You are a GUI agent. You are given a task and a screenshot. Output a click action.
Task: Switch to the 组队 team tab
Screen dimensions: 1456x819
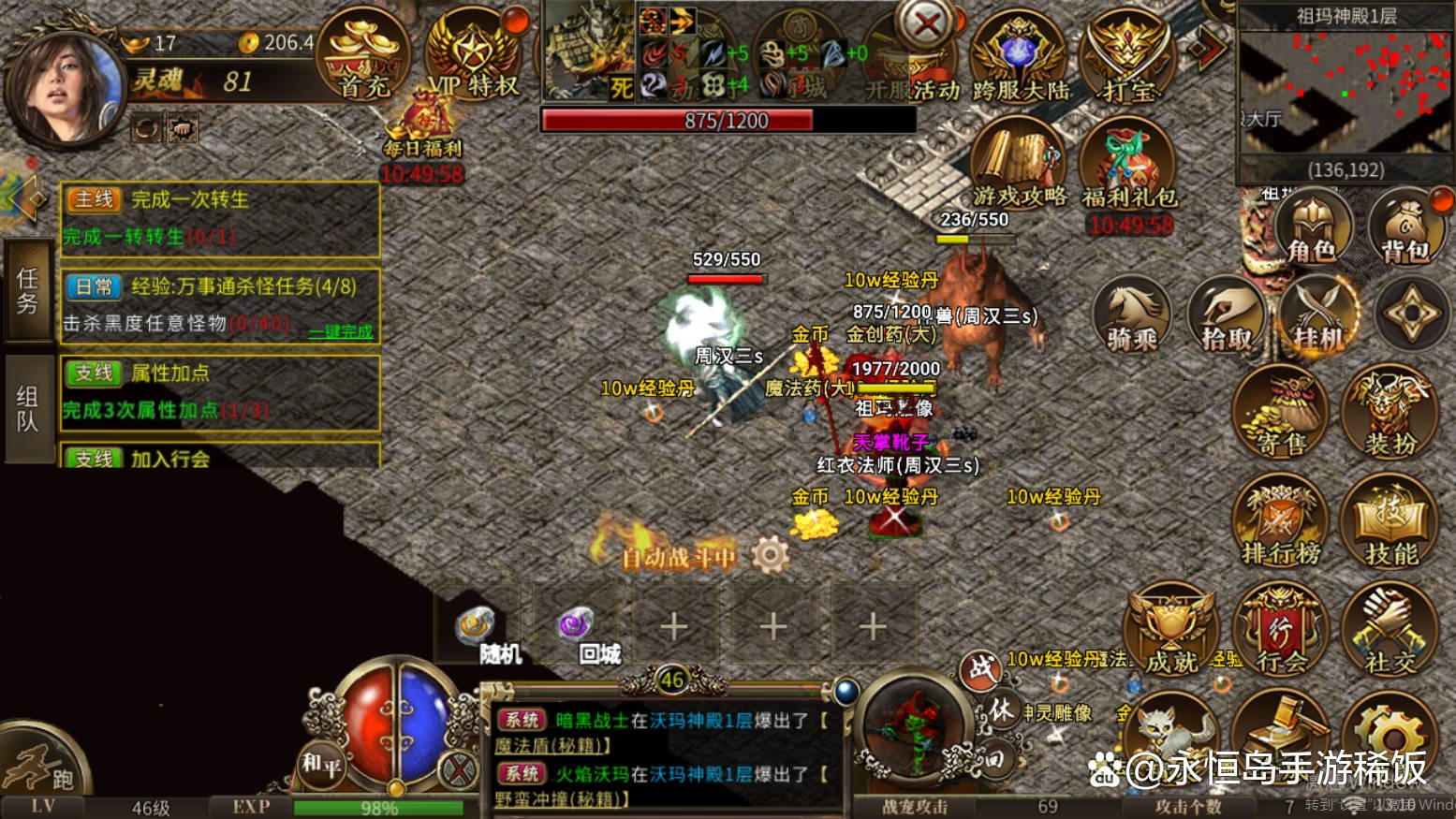27,409
